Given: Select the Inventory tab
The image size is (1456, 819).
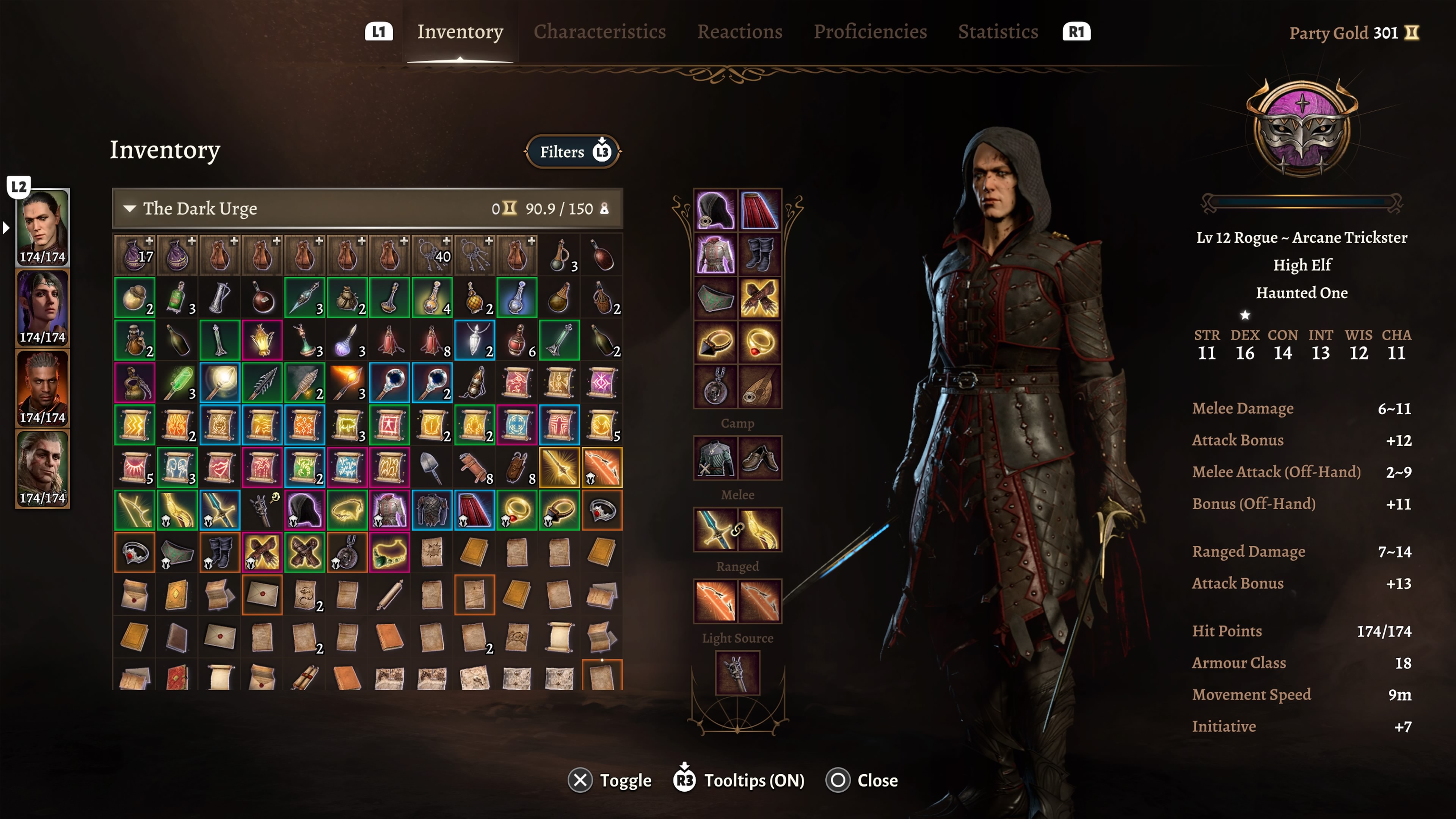Looking at the screenshot, I should tap(460, 31).
